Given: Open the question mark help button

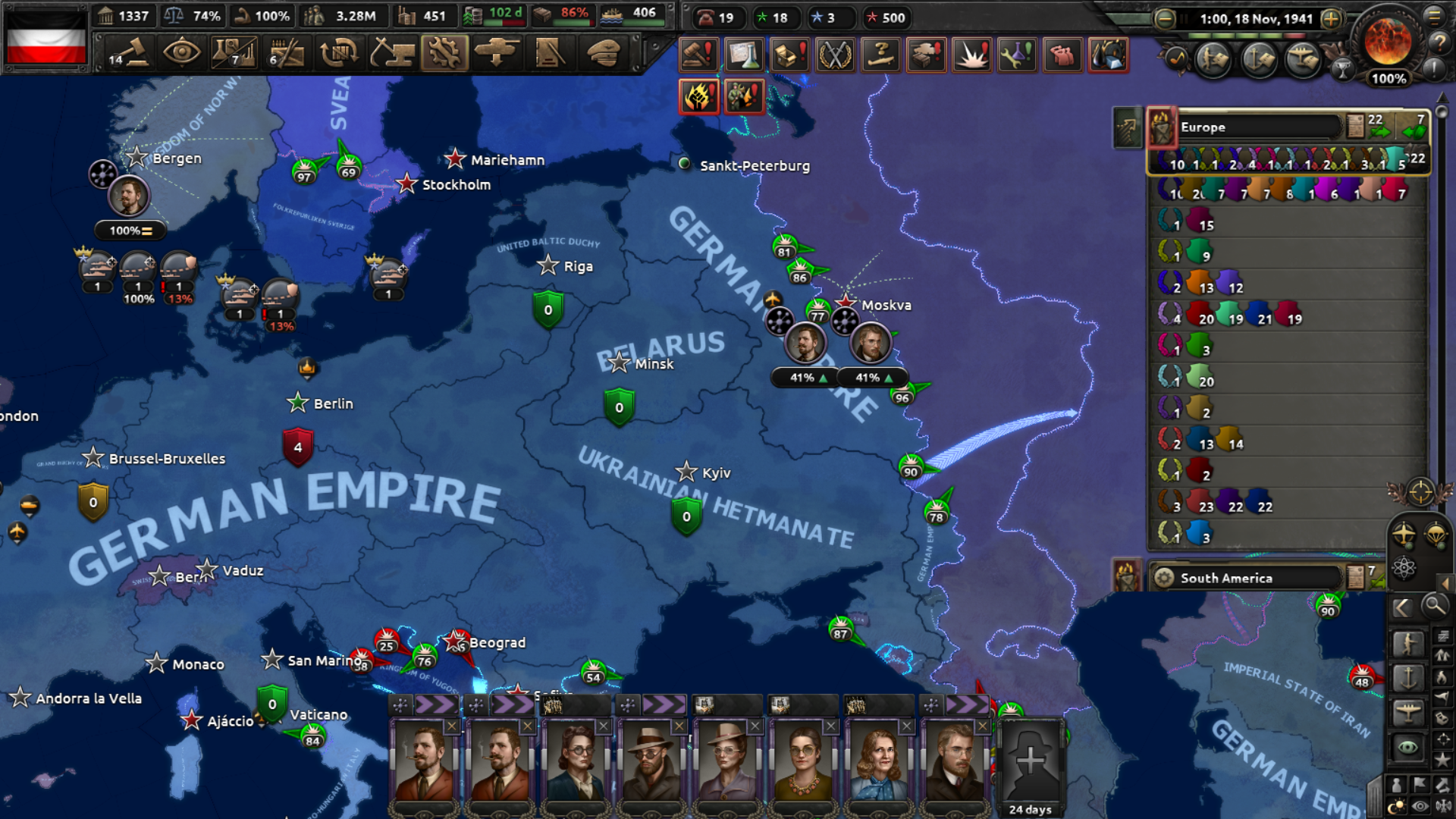Looking at the screenshot, I should pos(1439,44).
